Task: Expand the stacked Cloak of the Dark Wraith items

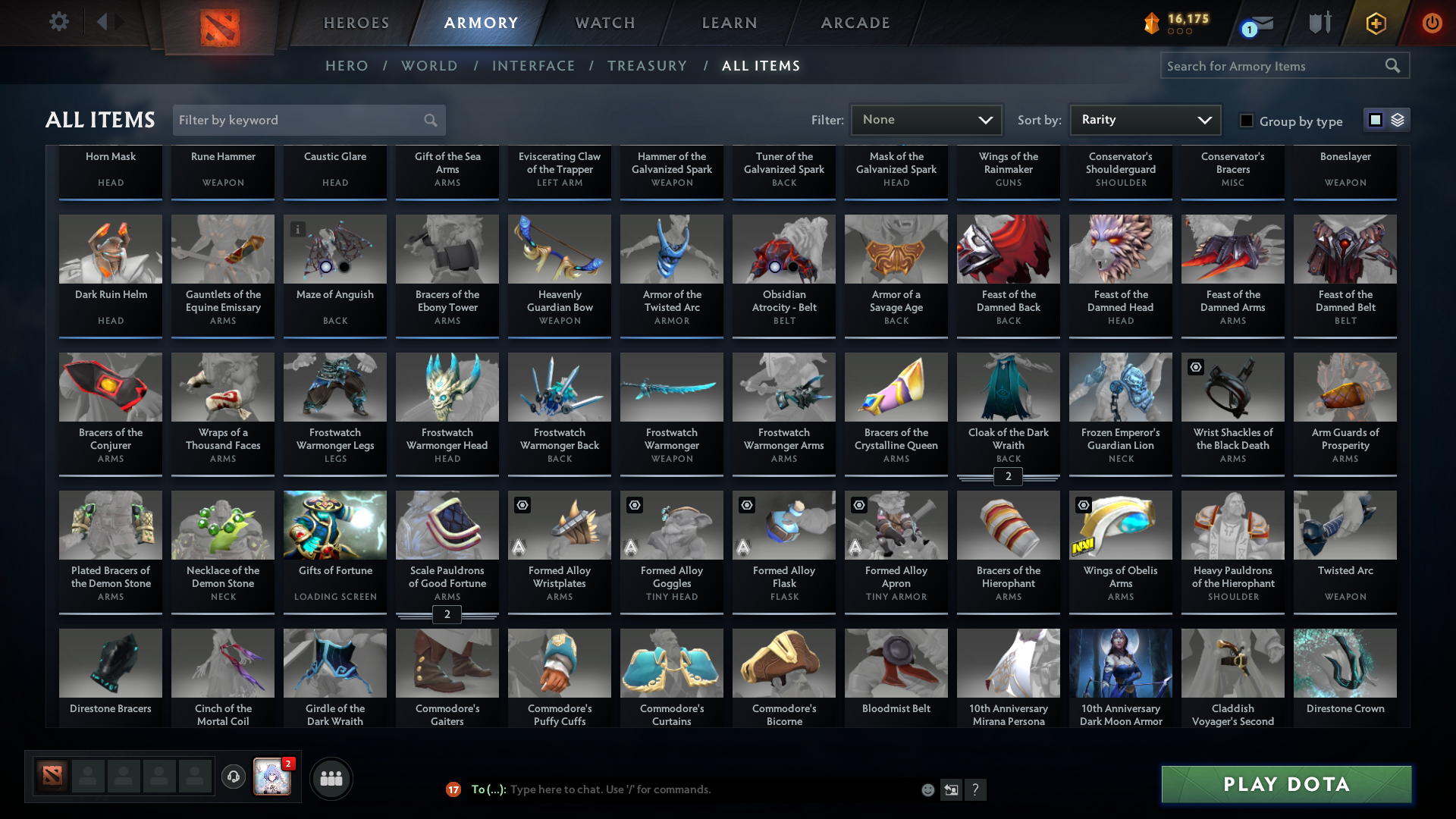Action: [1008, 477]
